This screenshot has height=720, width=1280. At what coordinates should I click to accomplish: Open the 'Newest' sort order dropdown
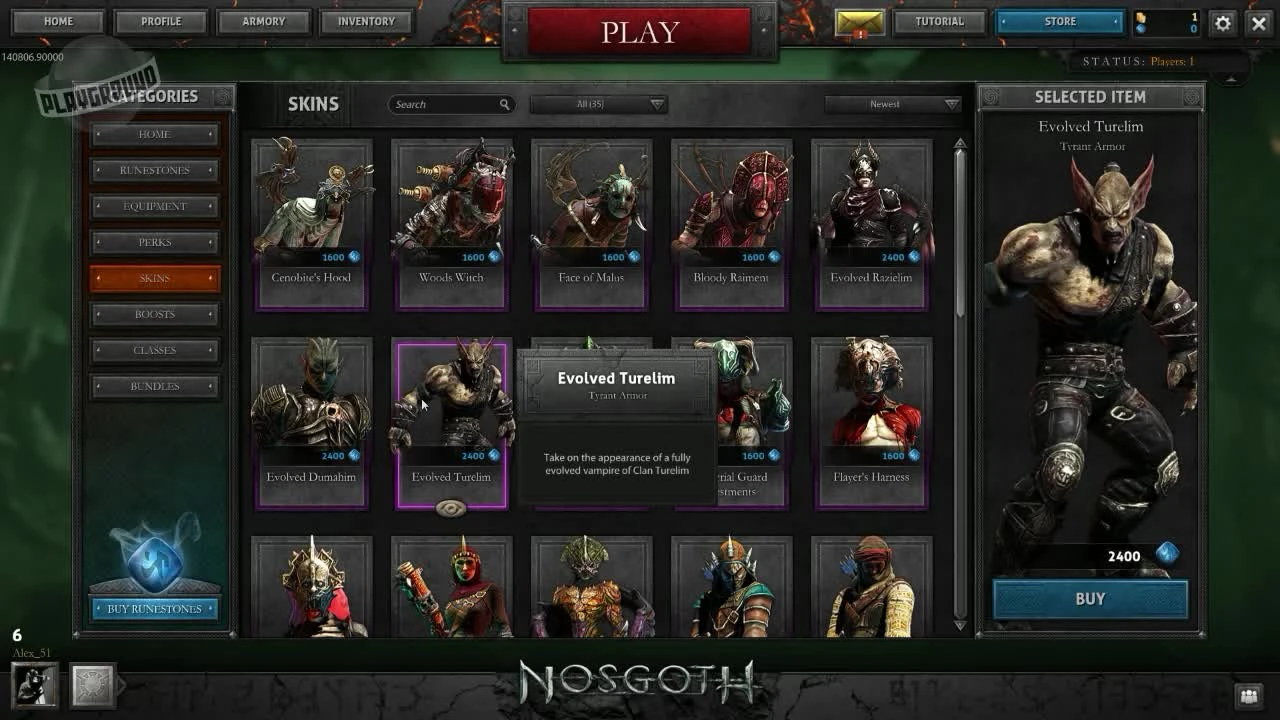[x=888, y=104]
